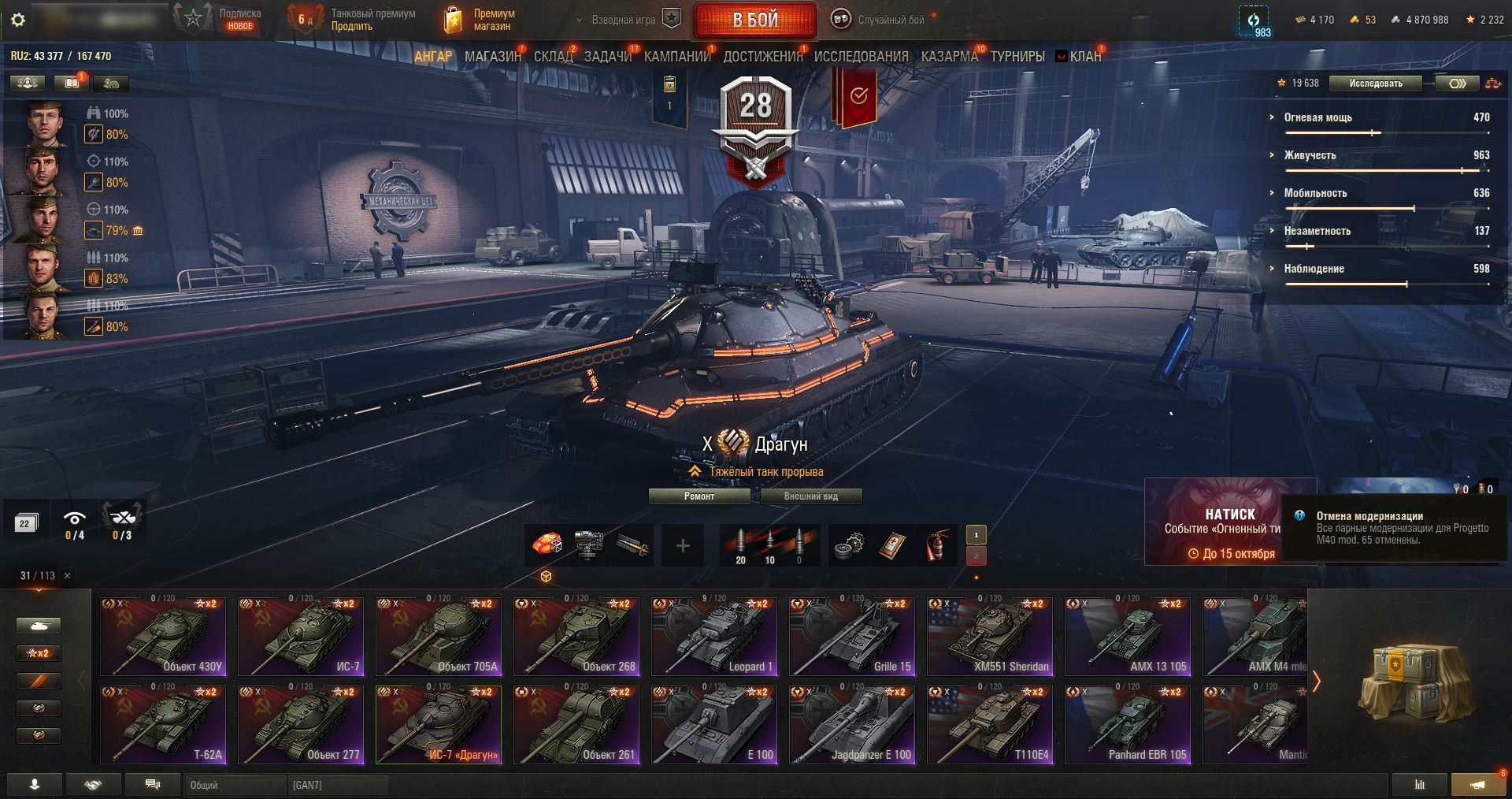The height and width of the screenshot is (799, 1512).
Task: Add equipment in the empty plus slot
Action: click(x=683, y=545)
